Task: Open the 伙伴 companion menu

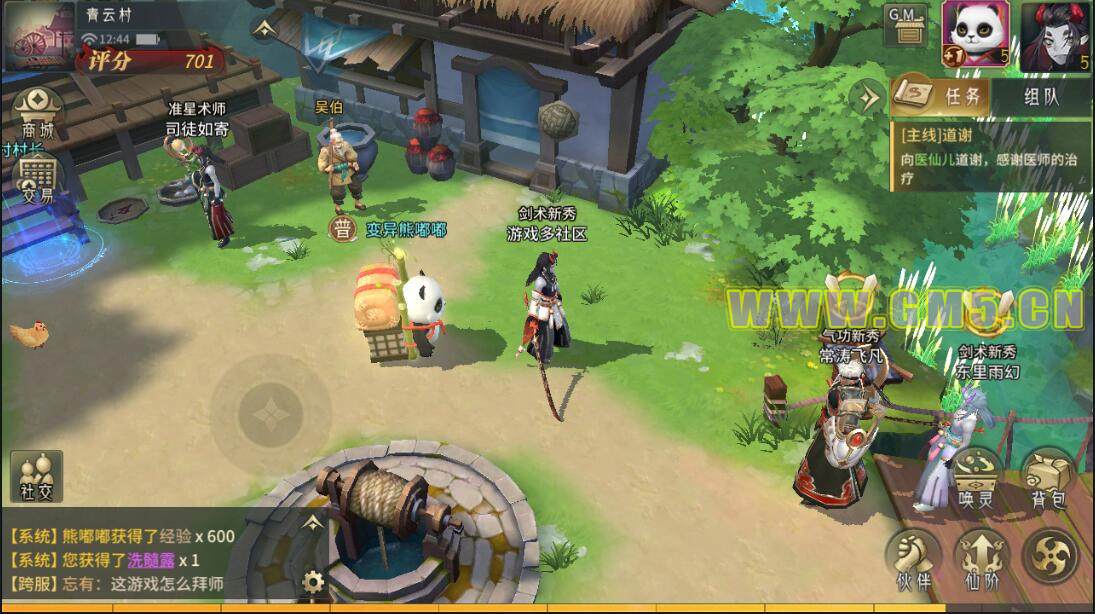Action: [x=912, y=558]
